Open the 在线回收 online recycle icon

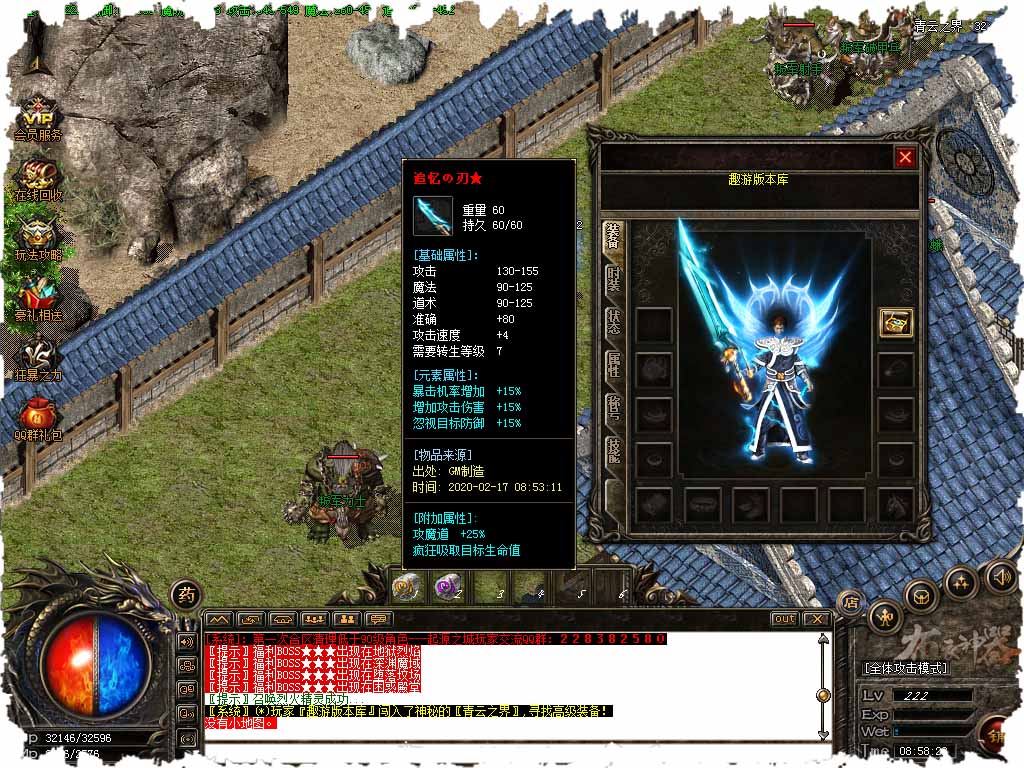[x=38, y=178]
